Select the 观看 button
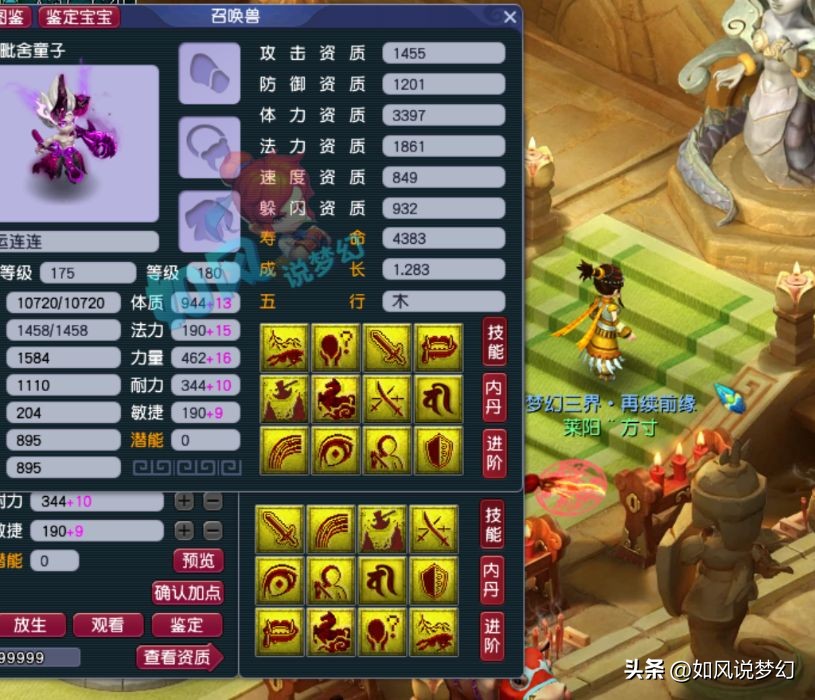Viewport: 815px width, 700px height. [x=108, y=625]
